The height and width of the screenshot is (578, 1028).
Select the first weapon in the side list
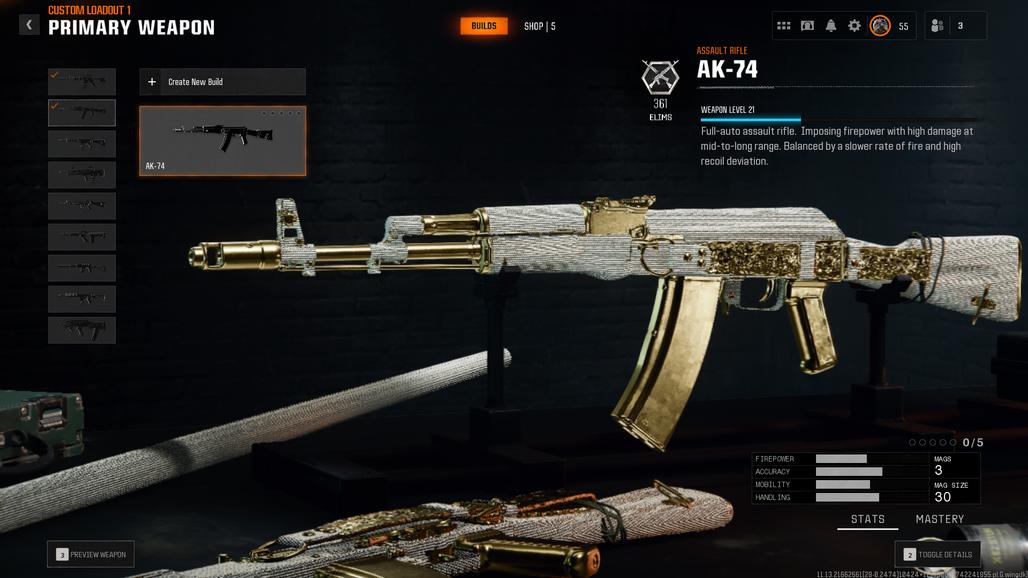[82, 82]
